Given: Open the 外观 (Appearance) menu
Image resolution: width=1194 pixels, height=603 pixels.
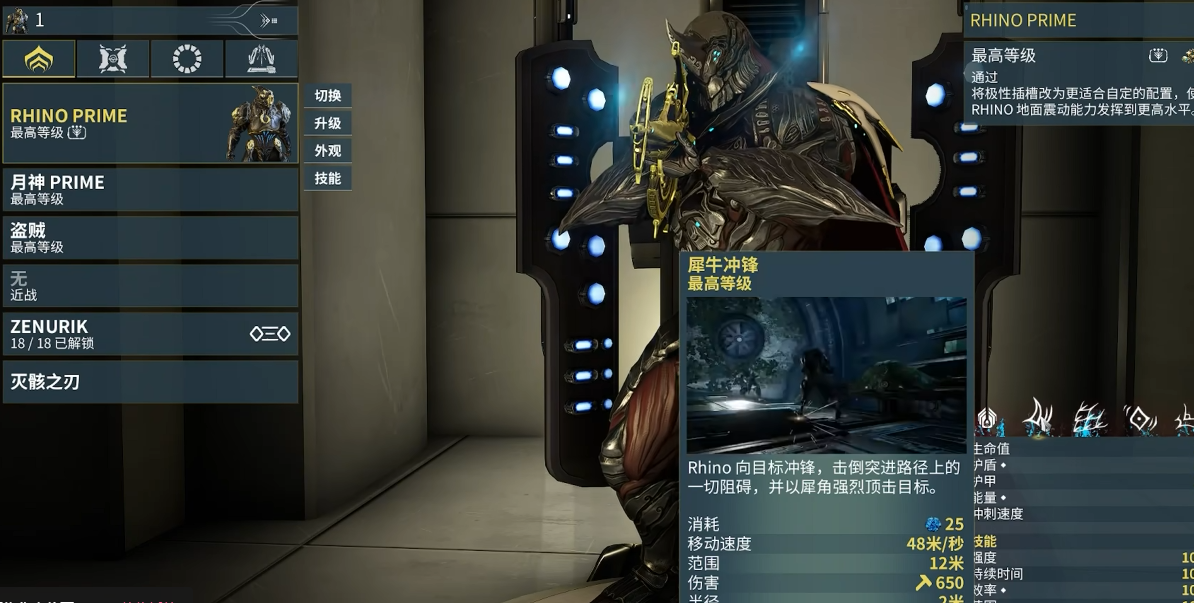Looking at the screenshot, I should point(328,151).
